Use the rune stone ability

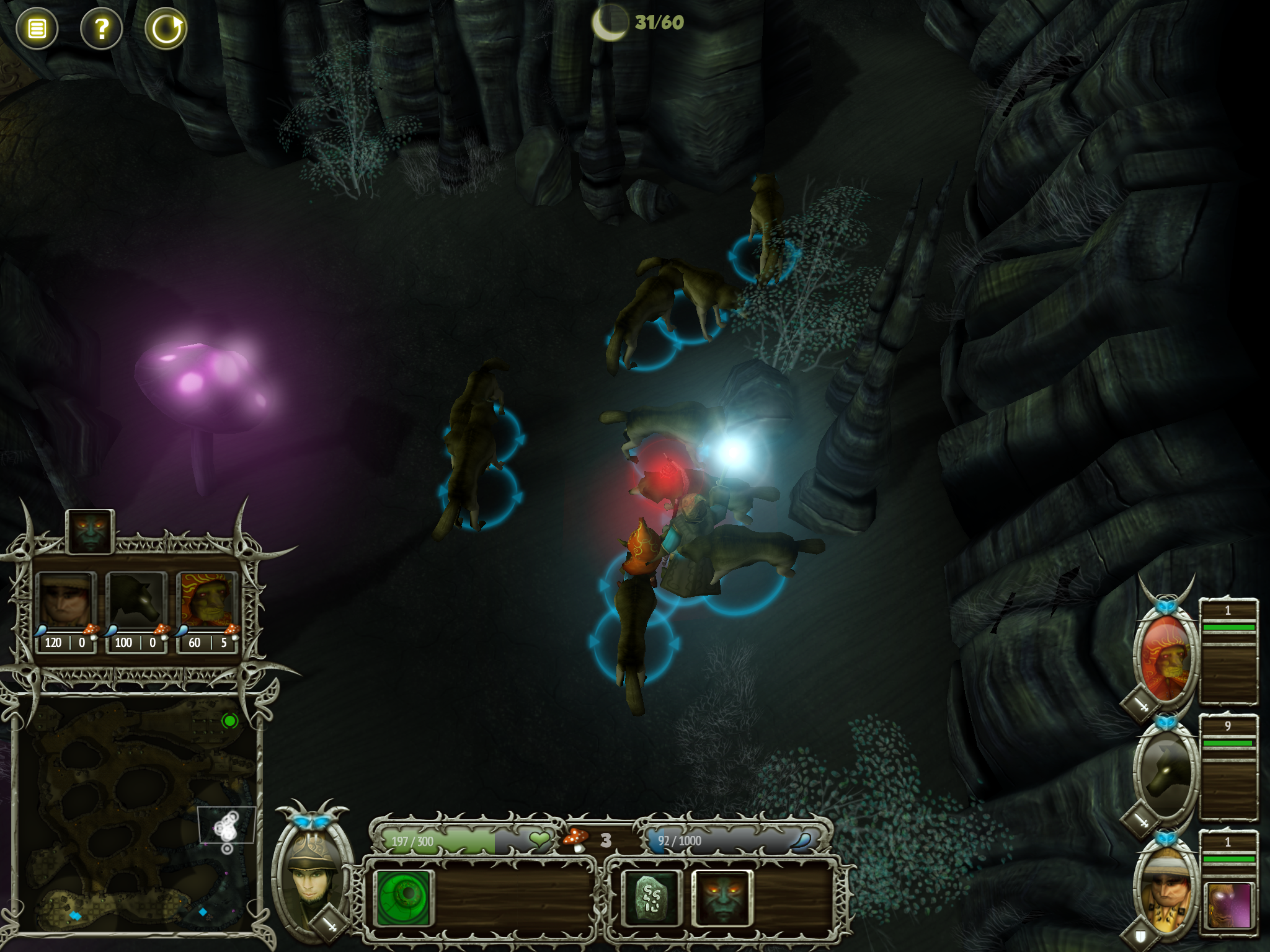pyautogui.click(x=651, y=897)
